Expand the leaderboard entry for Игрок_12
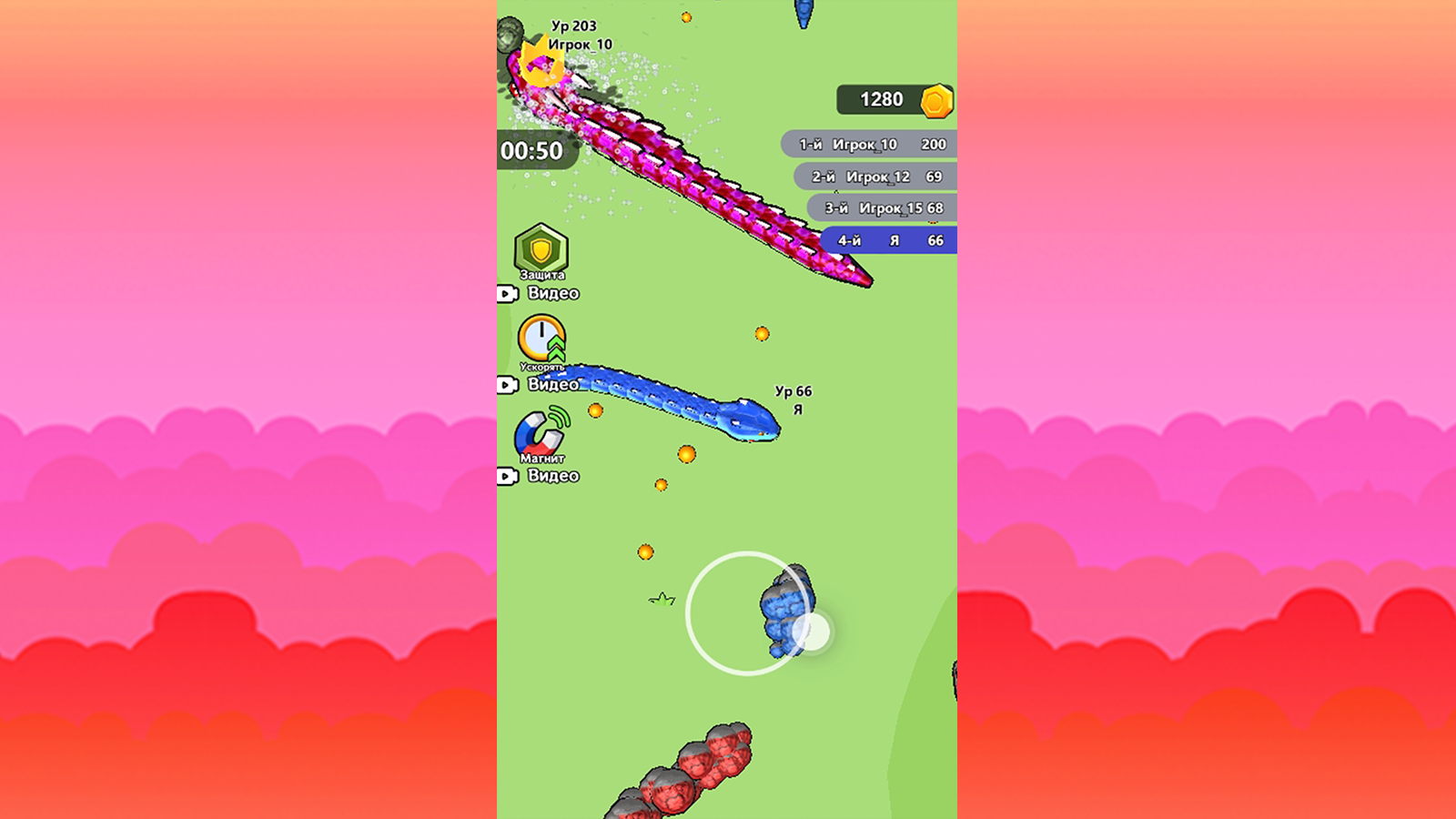Image resolution: width=1456 pixels, height=819 pixels. coord(876,177)
